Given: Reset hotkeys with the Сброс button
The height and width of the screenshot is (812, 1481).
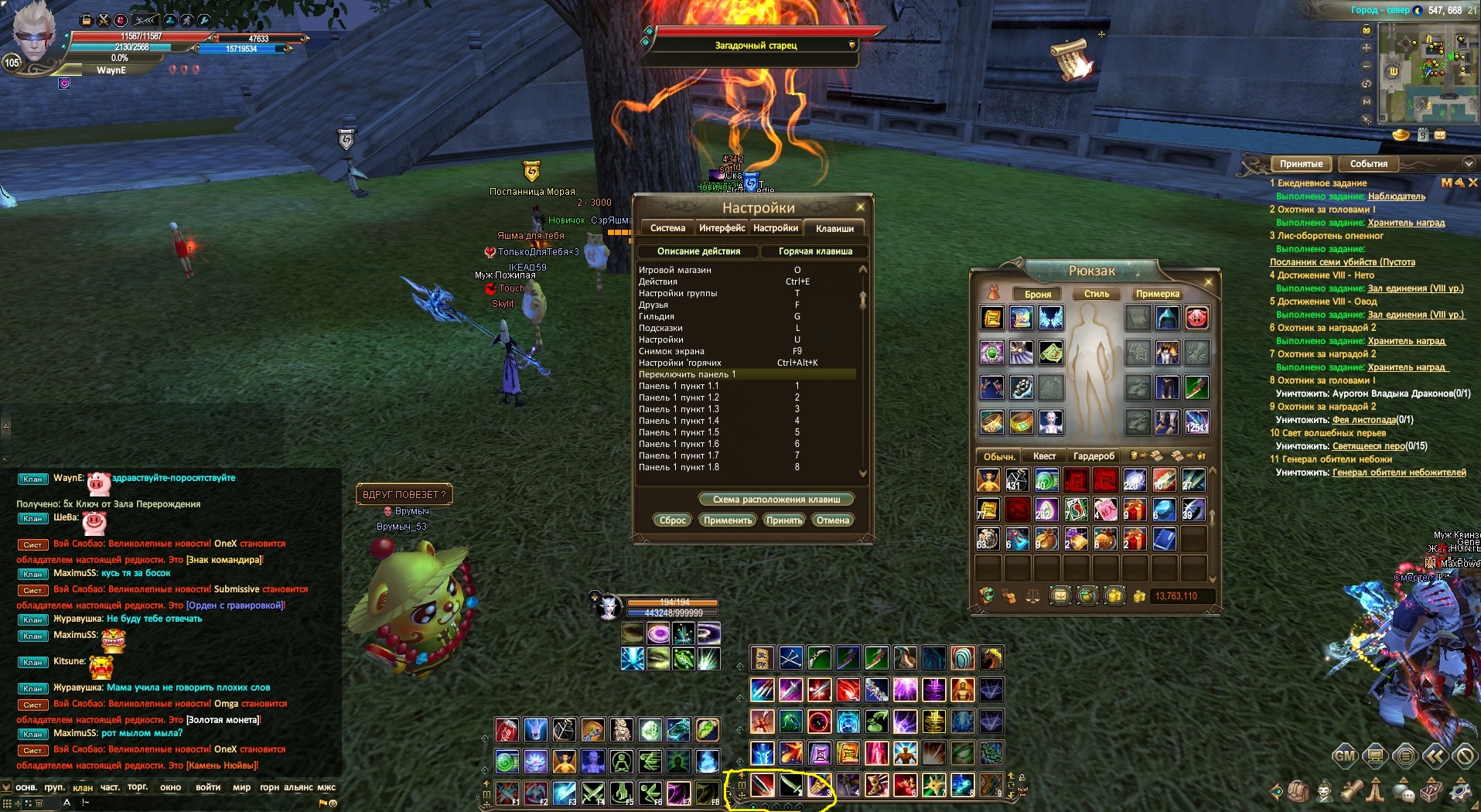Looking at the screenshot, I should (672, 520).
